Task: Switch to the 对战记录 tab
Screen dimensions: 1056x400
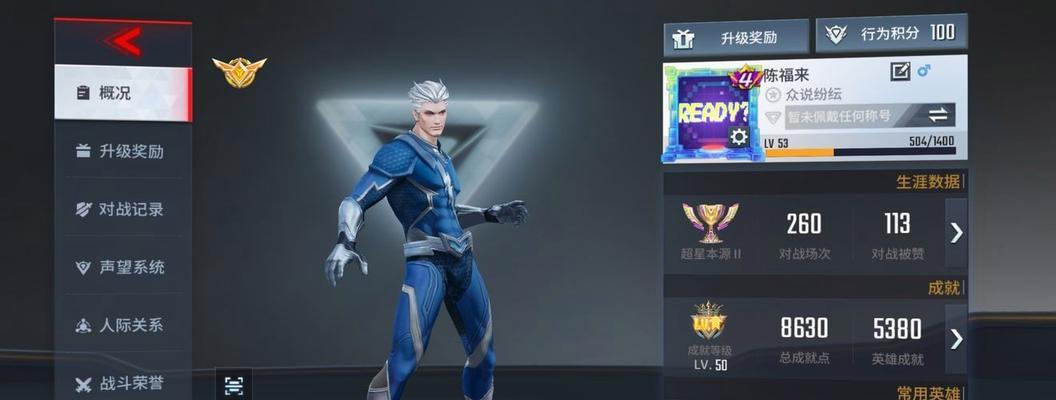Action: point(122,210)
